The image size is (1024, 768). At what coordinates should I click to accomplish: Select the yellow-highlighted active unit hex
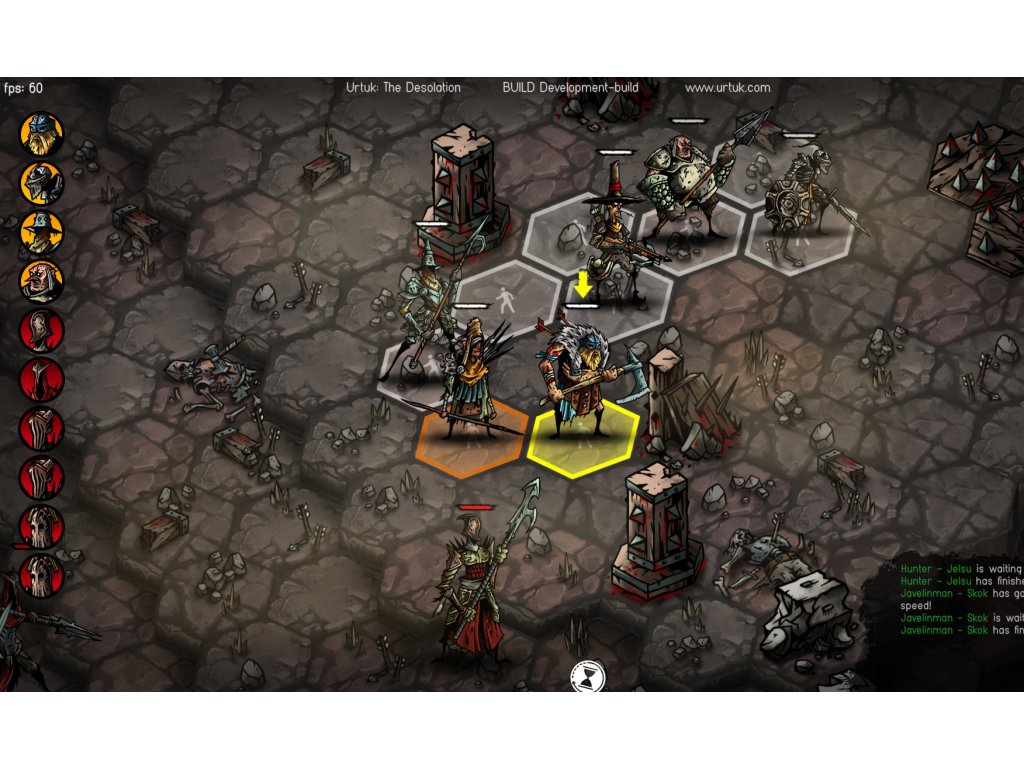[x=583, y=439]
